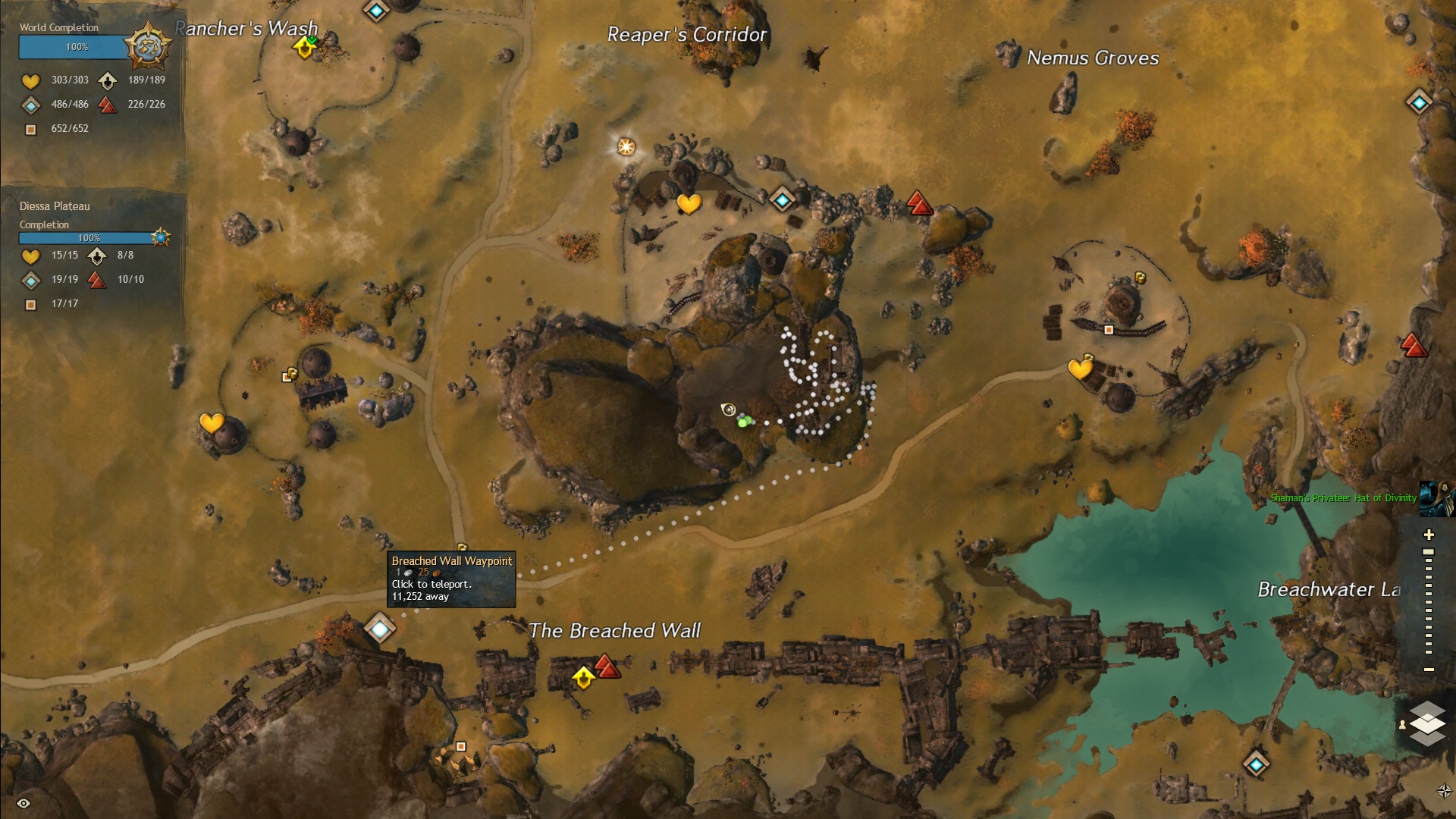Viewport: 1456px width, 819px height.
Task: Click the zoom in plus button
Action: click(1429, 534)
